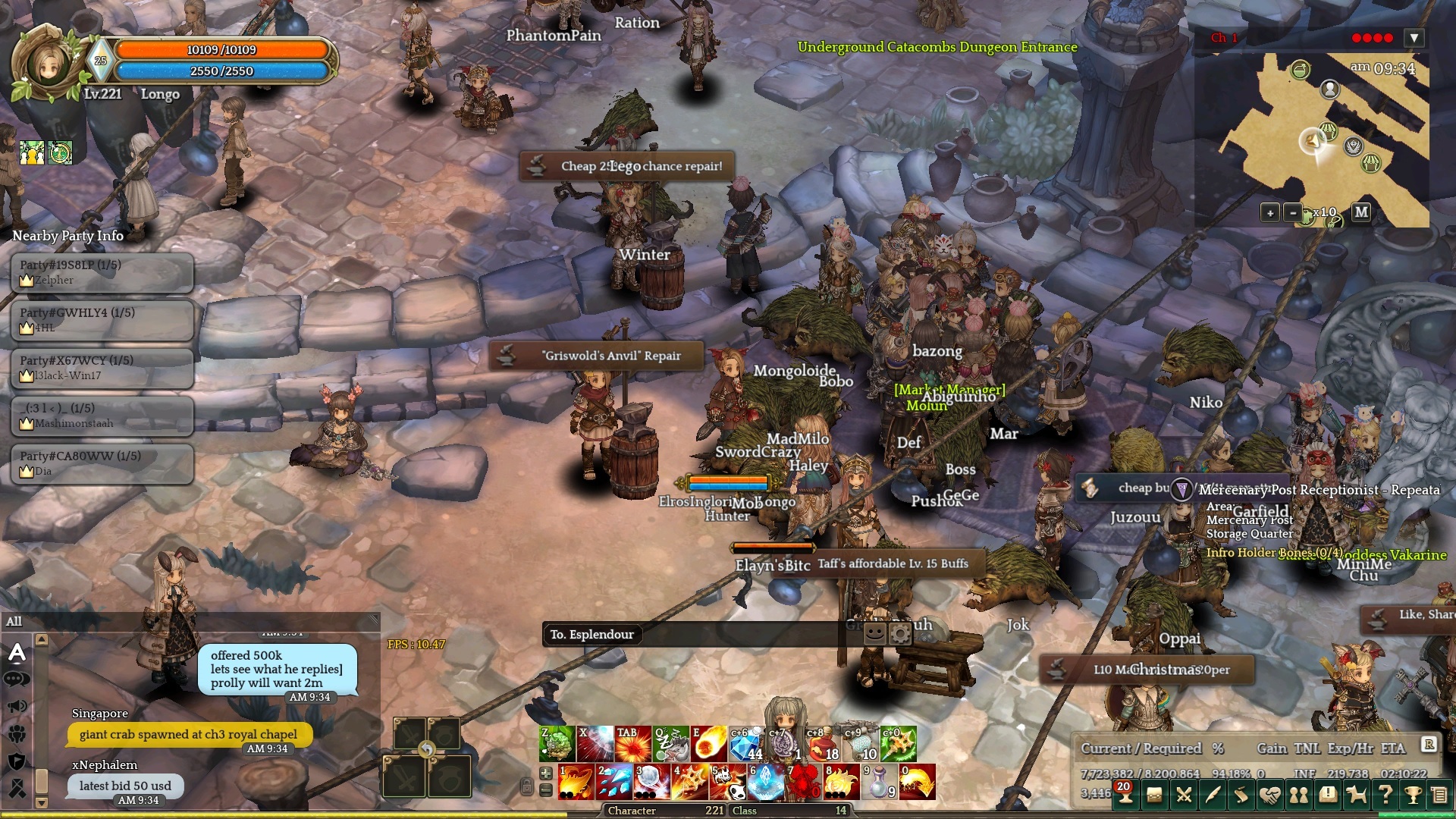Open the xNephalem chat message bubble
The width and height of the screenshot is (1456, 819).
click(126, 786)
